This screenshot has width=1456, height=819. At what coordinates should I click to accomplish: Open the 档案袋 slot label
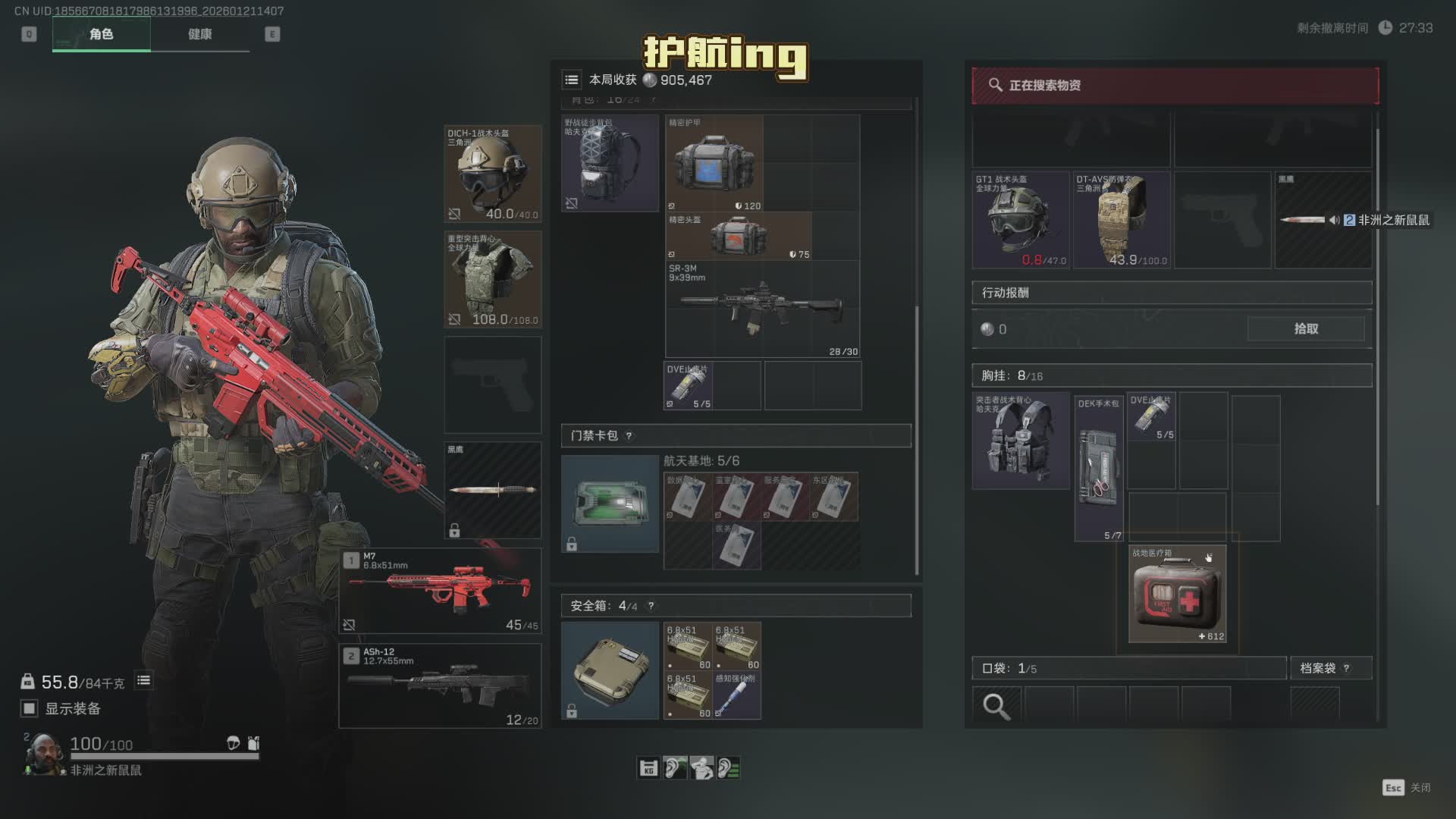coord(1318,668)
